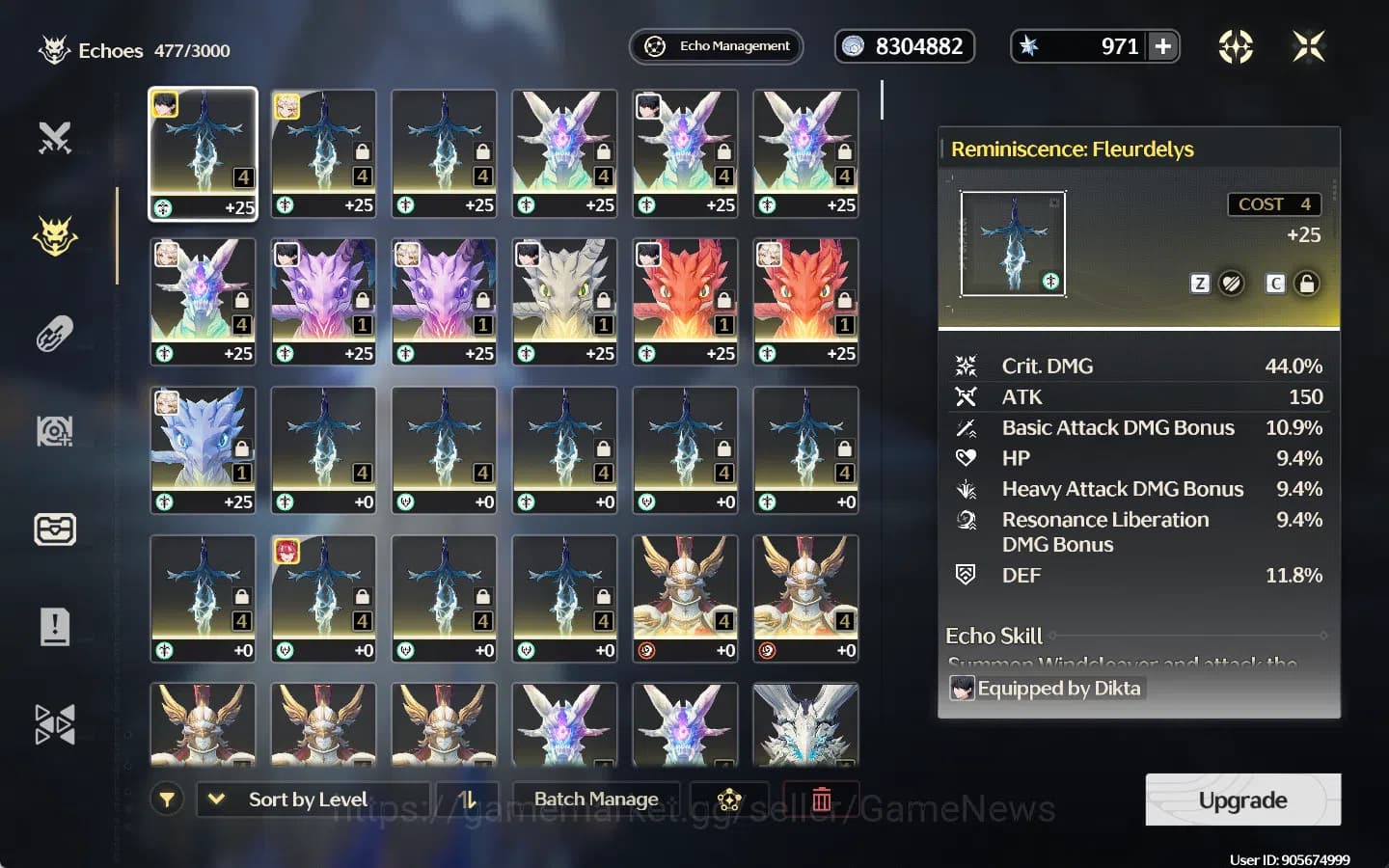The image size is (1389, 868).
Task: Select the Echoes tab icon in sidebar
Action: coord(55,234)
